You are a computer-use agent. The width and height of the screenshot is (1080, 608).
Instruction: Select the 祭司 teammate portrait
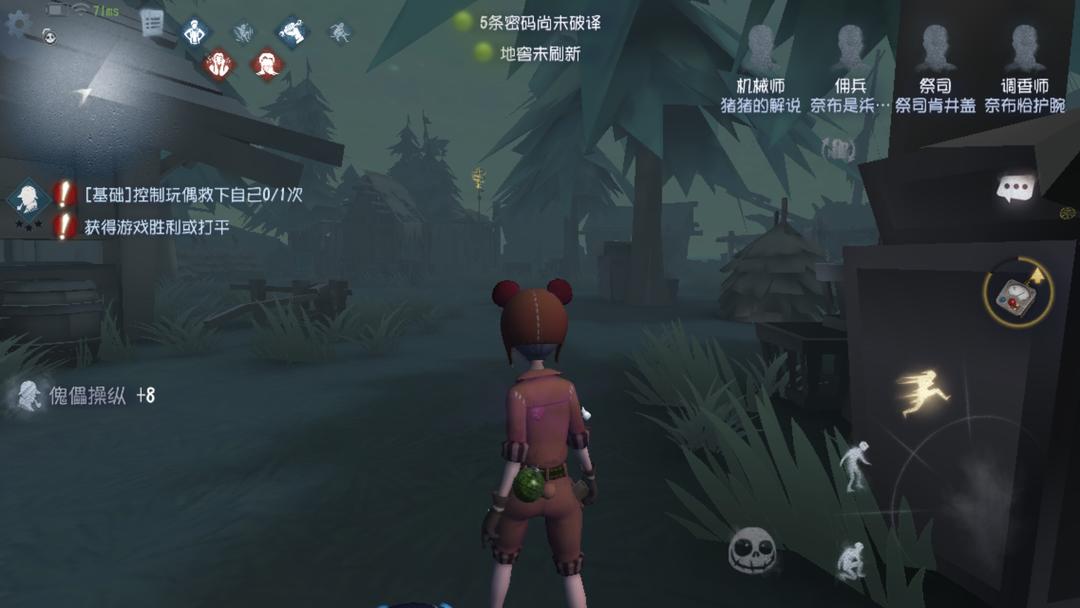tap(935, 50)
